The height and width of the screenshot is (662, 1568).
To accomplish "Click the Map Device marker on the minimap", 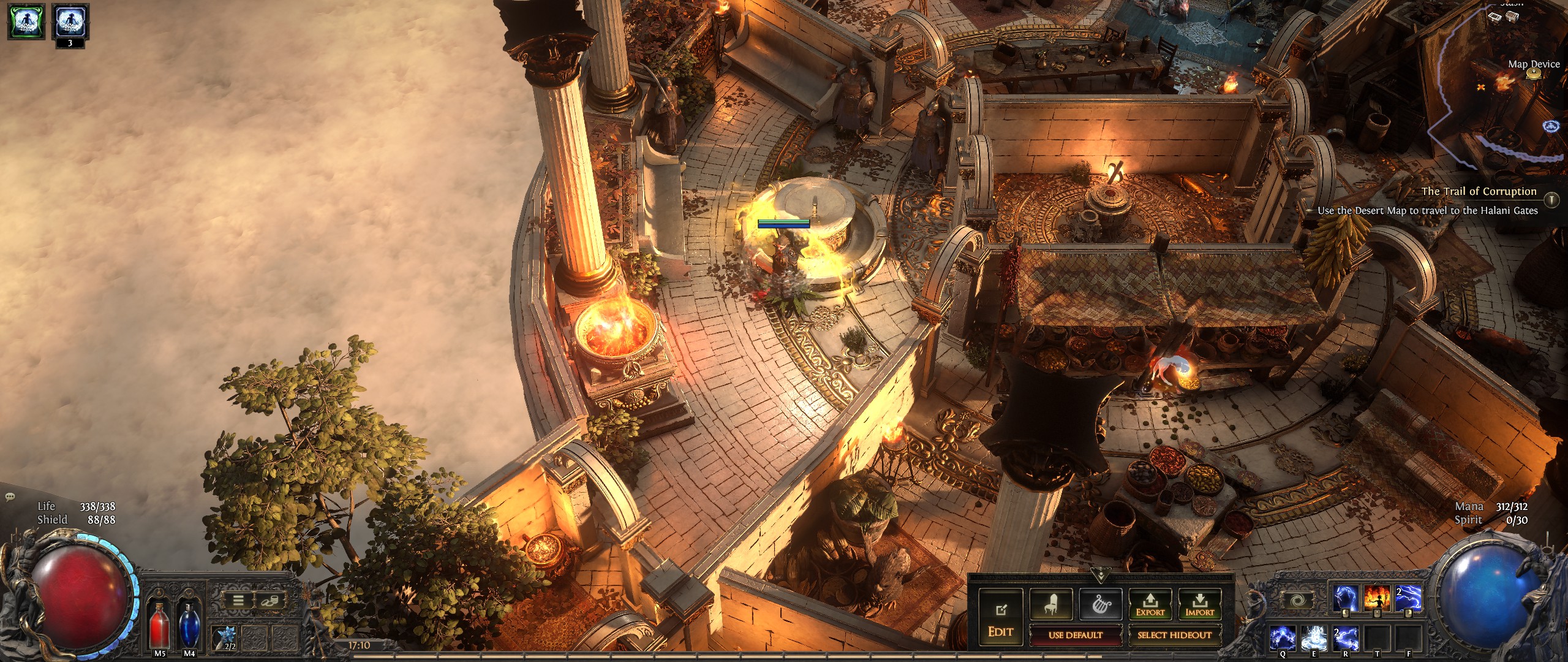I will [1533, 74].
